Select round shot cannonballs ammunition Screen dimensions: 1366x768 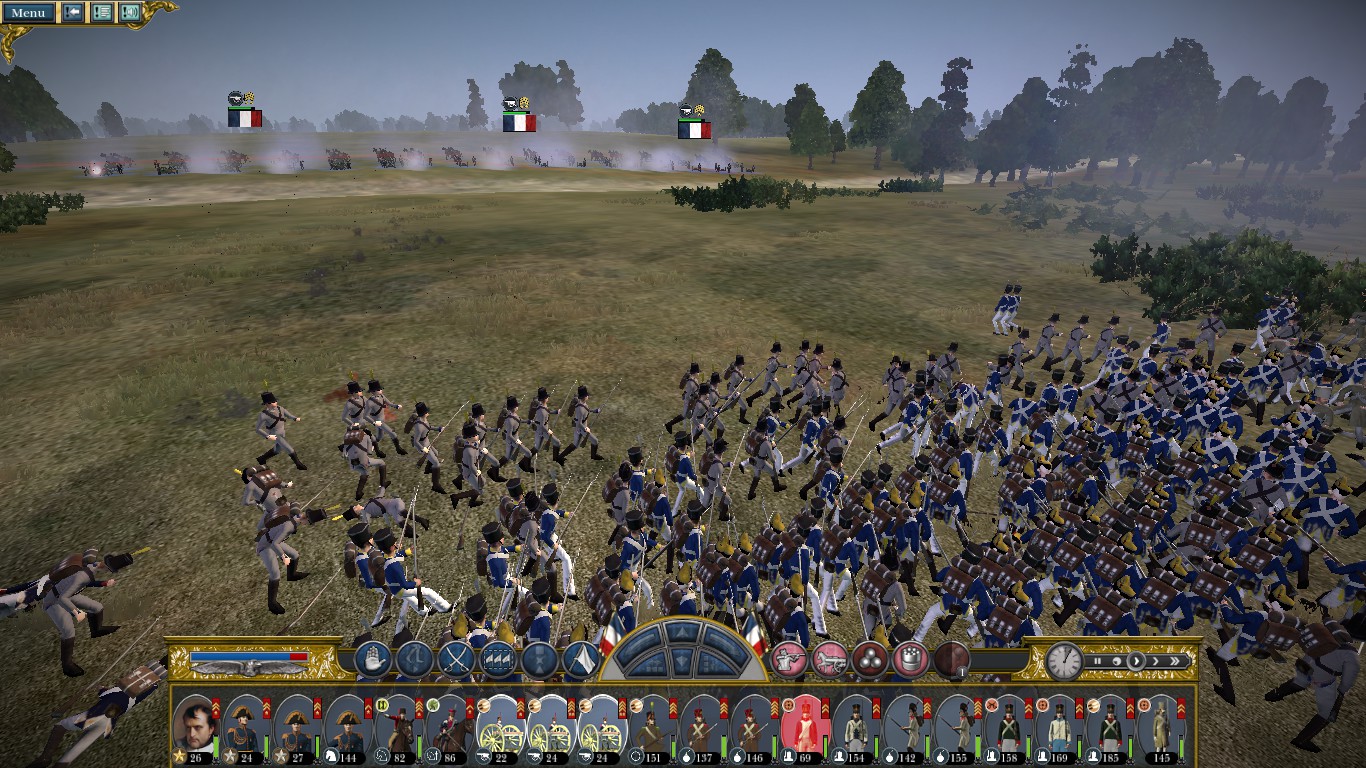click(870, 660)
